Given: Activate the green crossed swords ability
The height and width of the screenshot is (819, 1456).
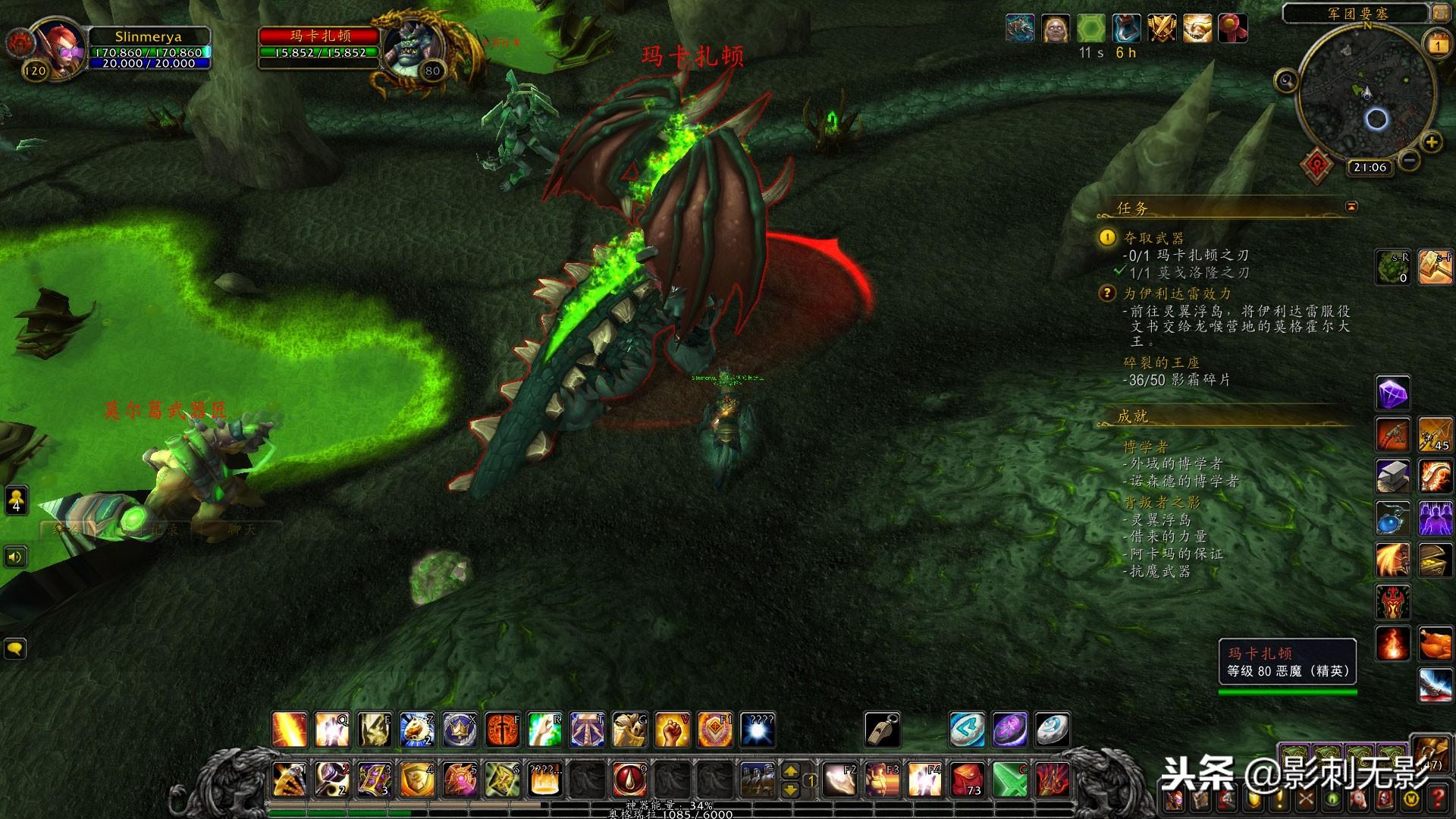Looking at the screenshot, I should click(1009, 779).
